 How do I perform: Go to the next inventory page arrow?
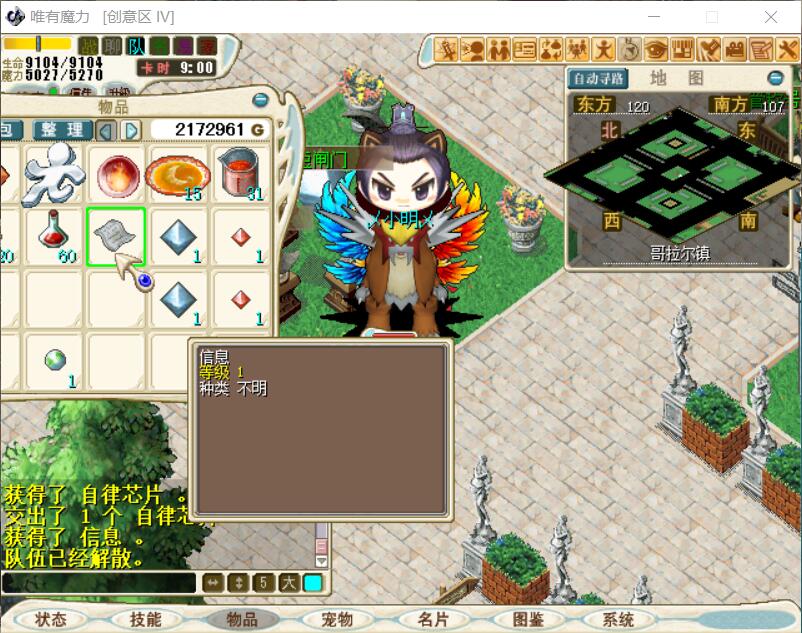point(131,130)
